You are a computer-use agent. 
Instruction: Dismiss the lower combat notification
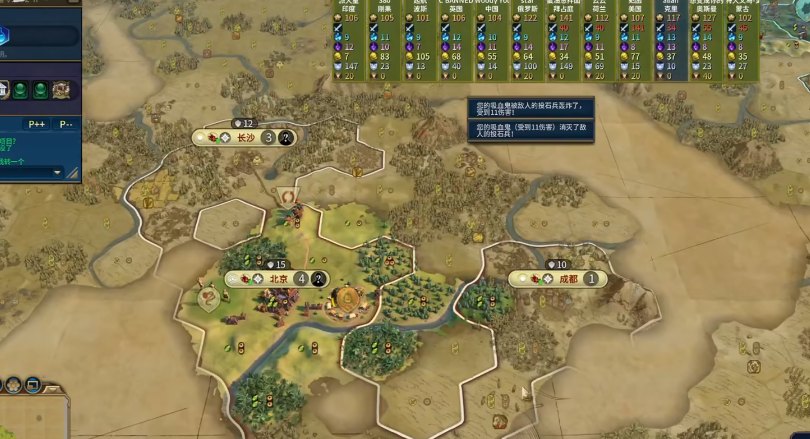(x=531, y=132)
